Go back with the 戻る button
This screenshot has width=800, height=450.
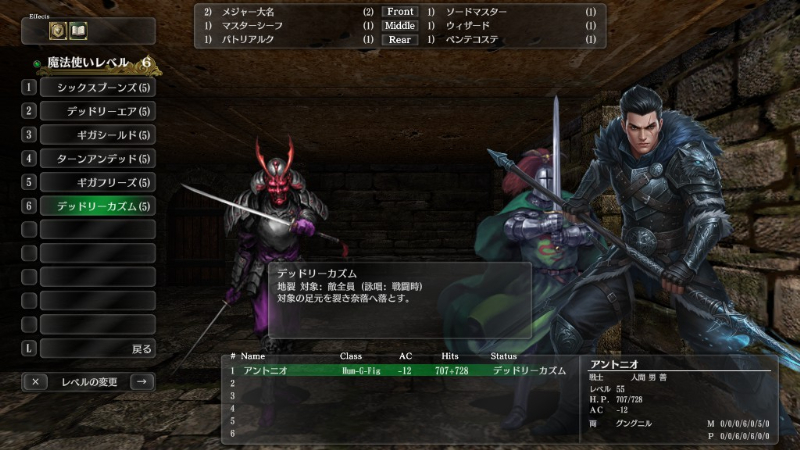[98, 349]
